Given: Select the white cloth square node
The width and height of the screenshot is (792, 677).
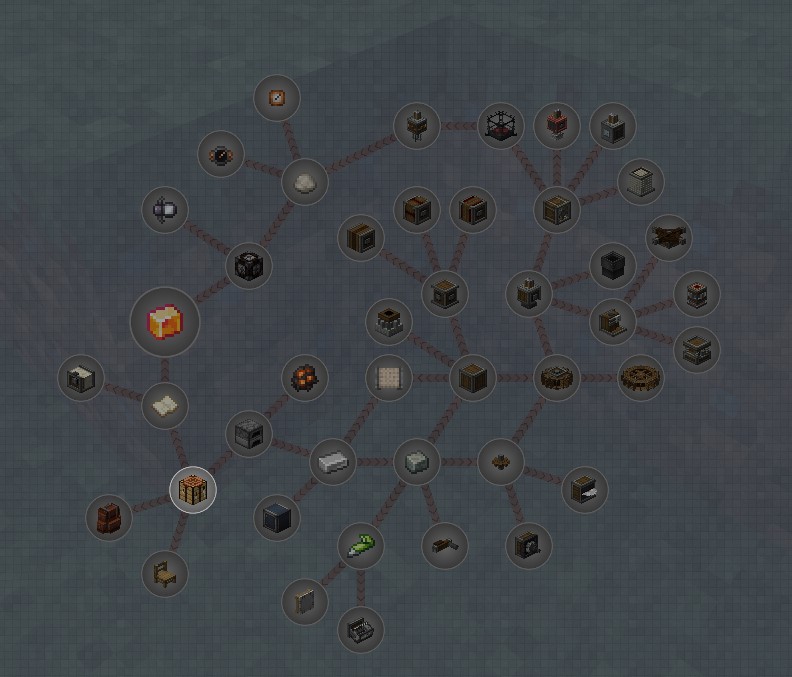Looking at the screenshot, I should (389, 377).
